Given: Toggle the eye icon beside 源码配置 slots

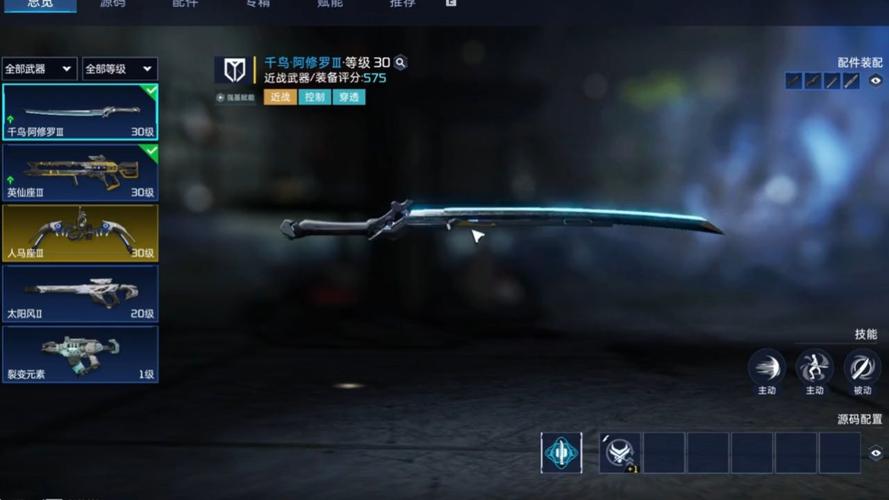Looking at the screenshot, I should point(876,453).
